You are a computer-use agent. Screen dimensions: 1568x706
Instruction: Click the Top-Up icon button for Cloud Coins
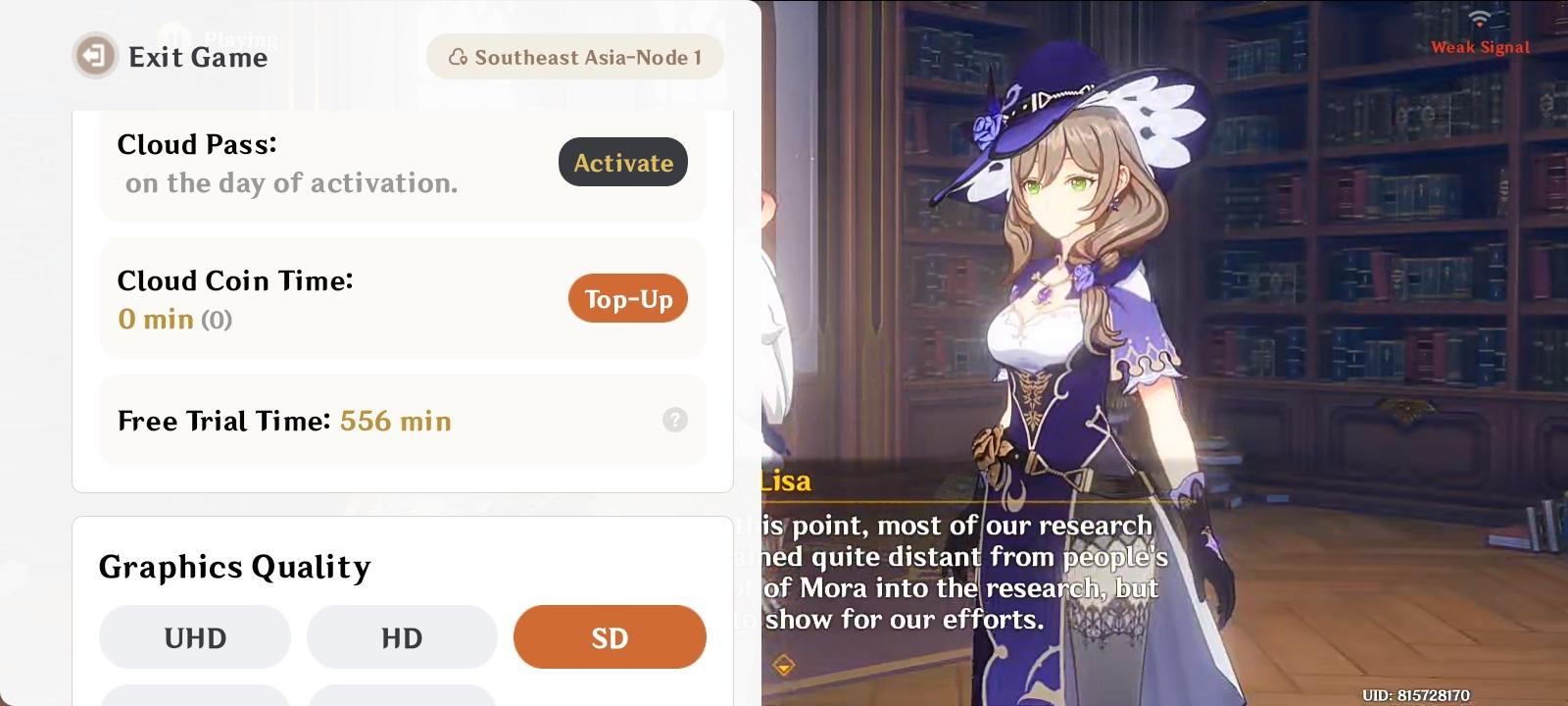(x=628, y=298)
